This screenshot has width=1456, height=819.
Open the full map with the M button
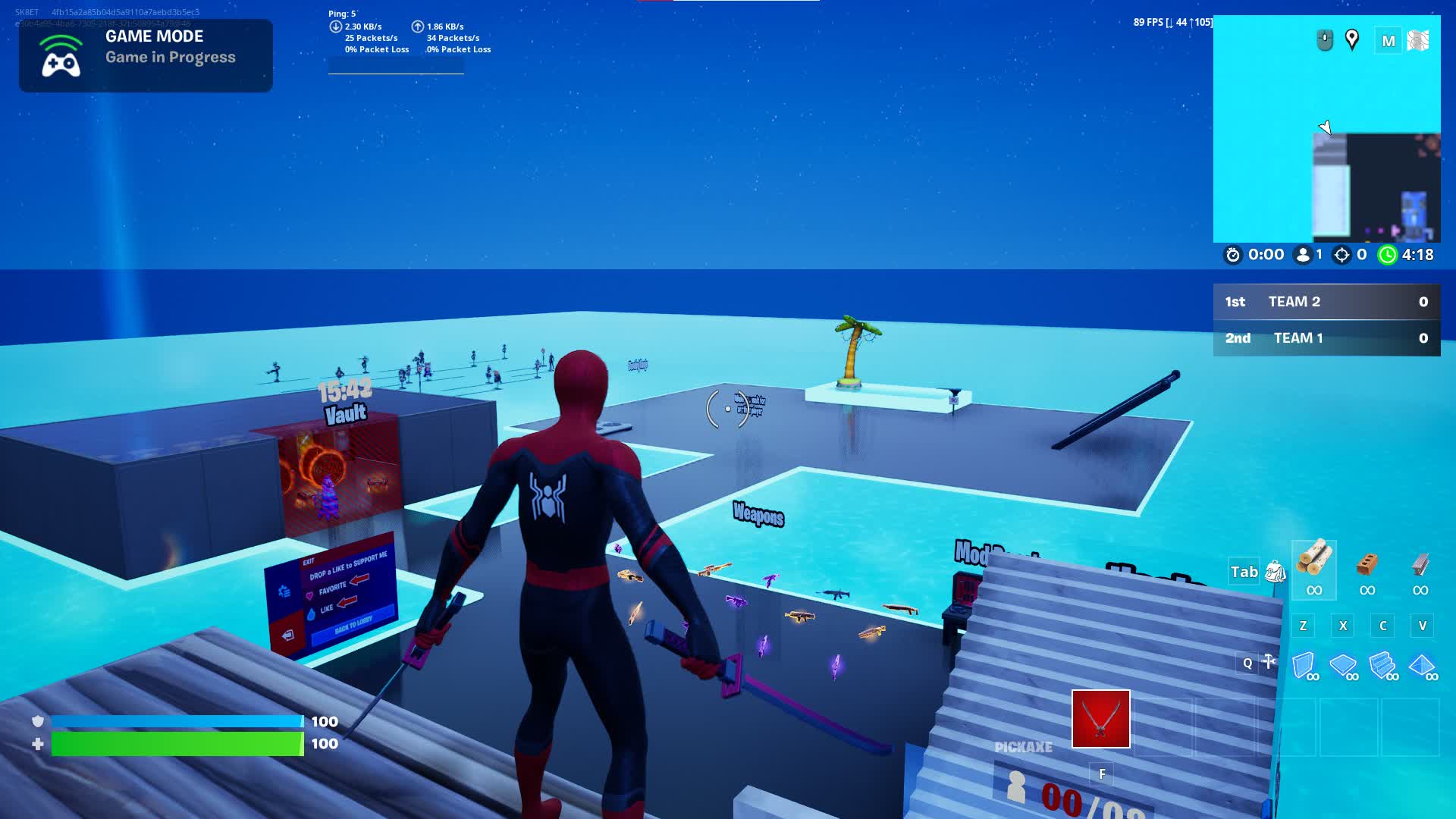1389,39
